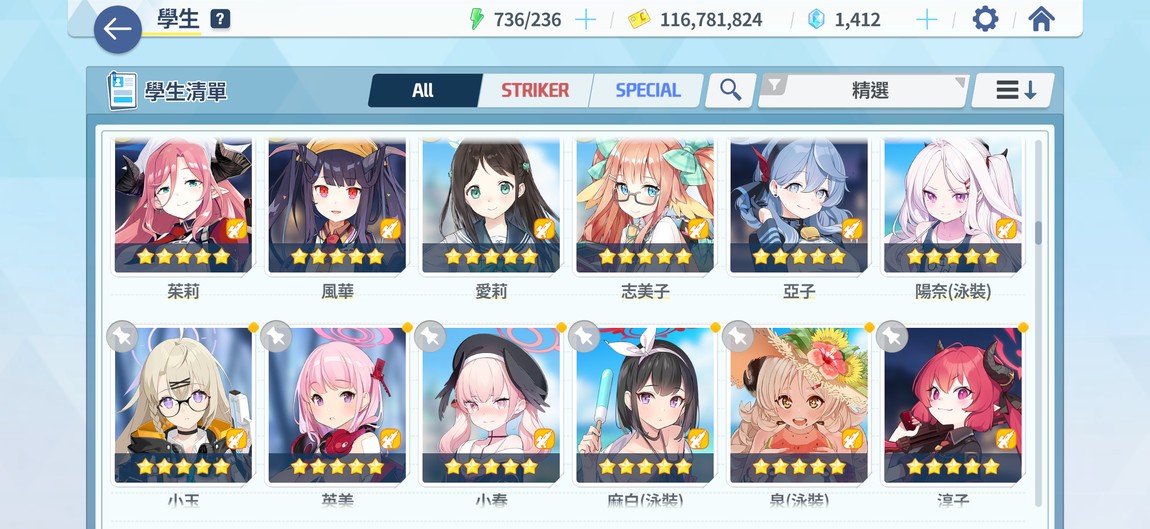Select student 陽奈(泳裝)
This screenshot has width=1150, height=529.
tap(953, 205)
